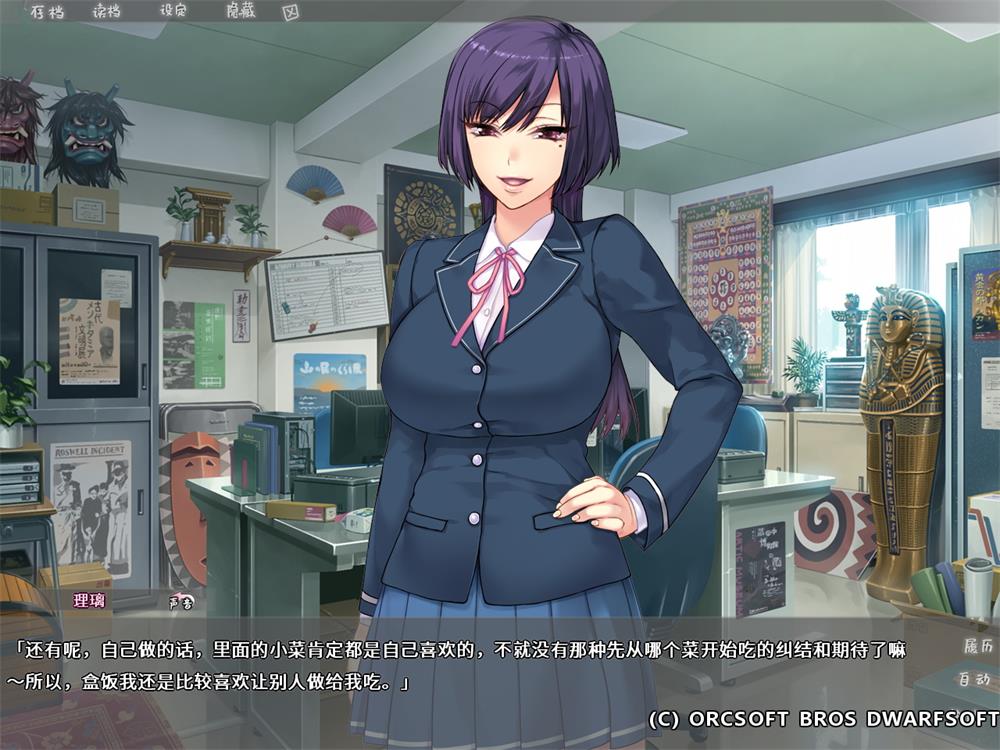The height and width of the screenshot is (750, 1000).
Task: Open the 设定 settings menu
Action: (173, 13)
